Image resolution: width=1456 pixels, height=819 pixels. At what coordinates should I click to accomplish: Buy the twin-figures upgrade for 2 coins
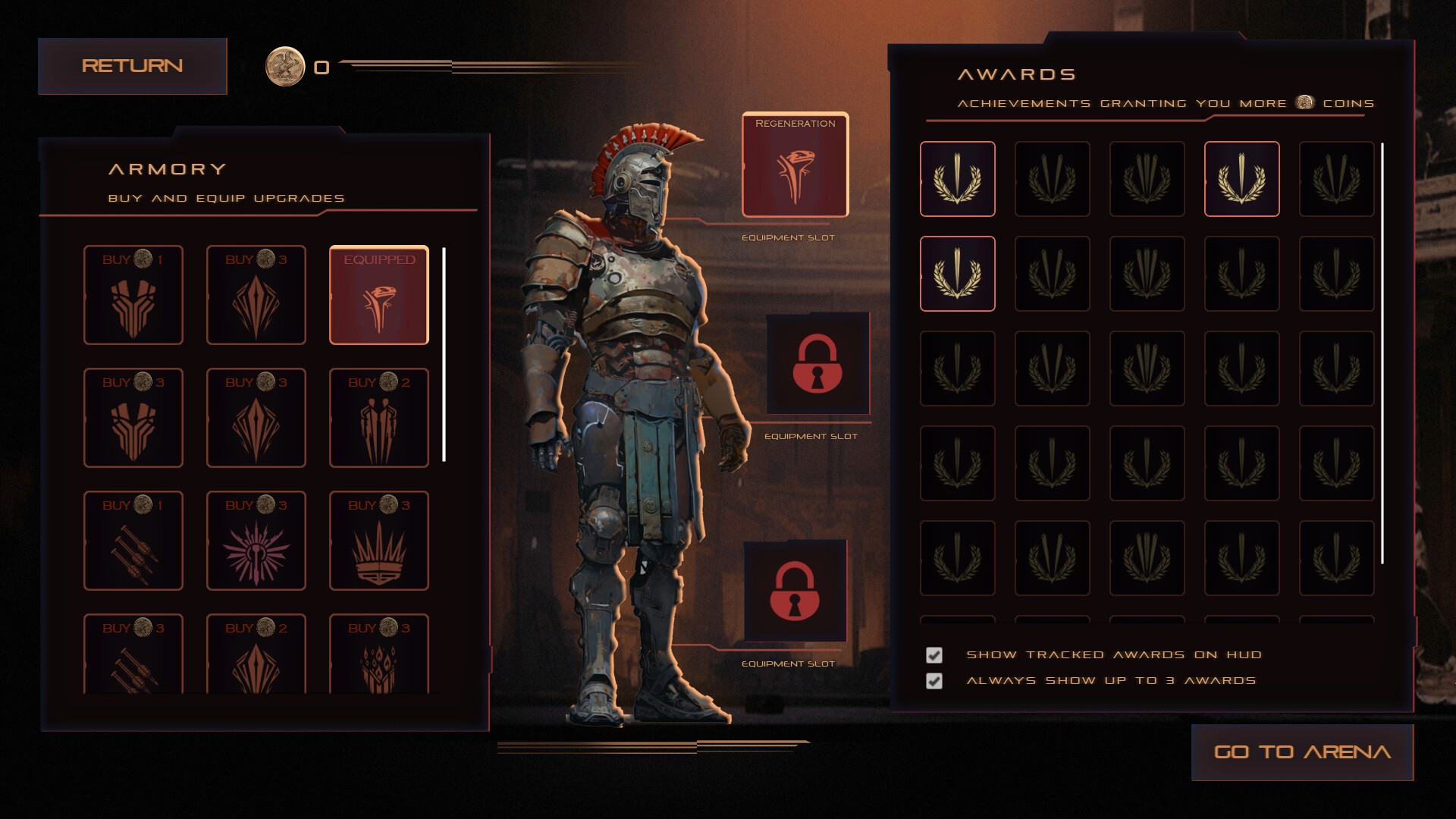[x=379, y=418]
